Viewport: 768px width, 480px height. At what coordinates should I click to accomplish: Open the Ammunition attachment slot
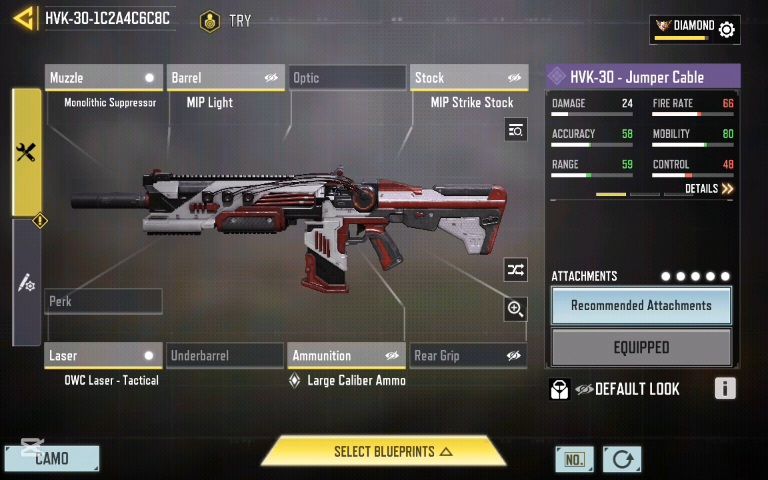(x=346, y=355)
